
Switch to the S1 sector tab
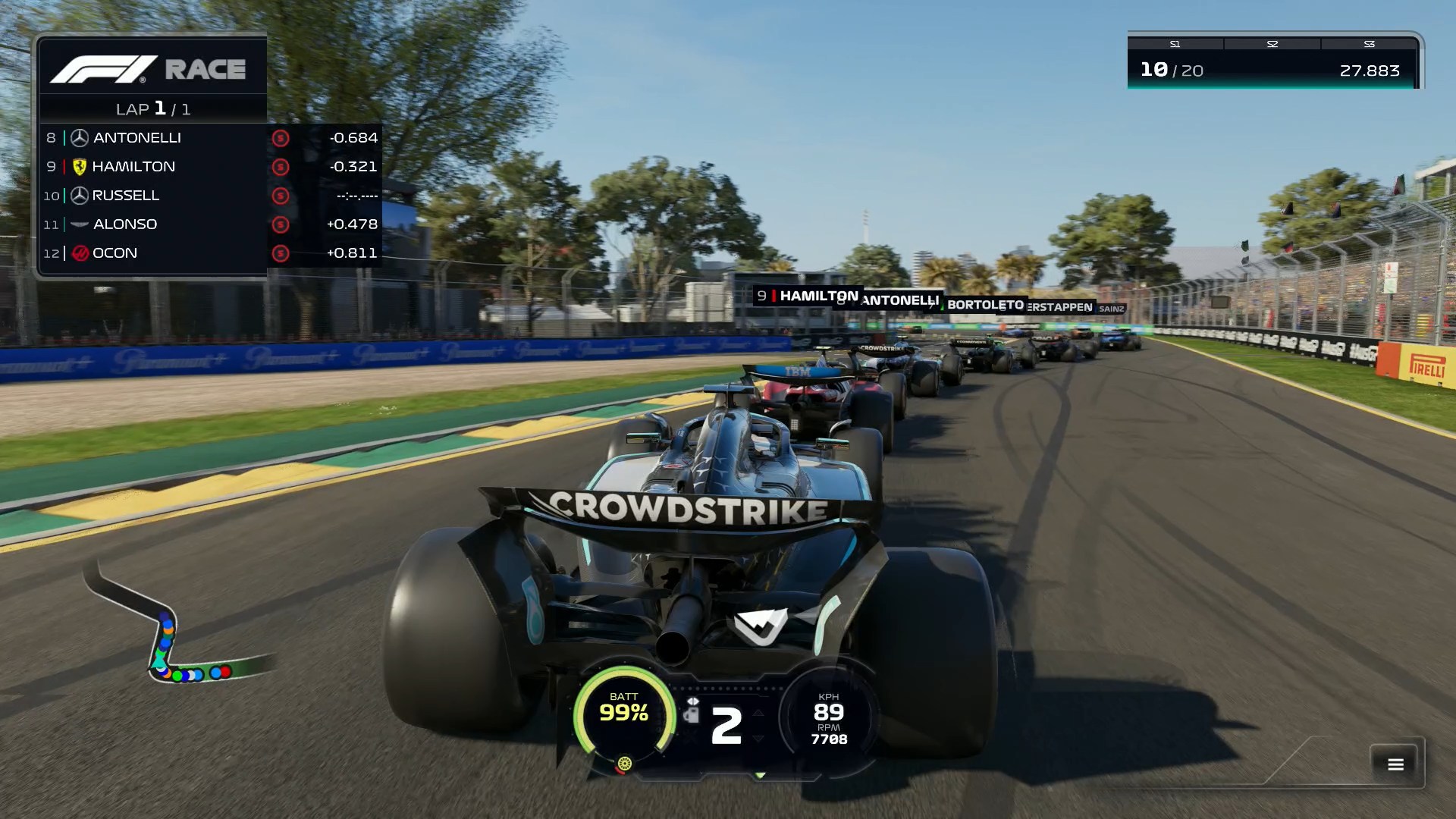tap(1174, 44)
